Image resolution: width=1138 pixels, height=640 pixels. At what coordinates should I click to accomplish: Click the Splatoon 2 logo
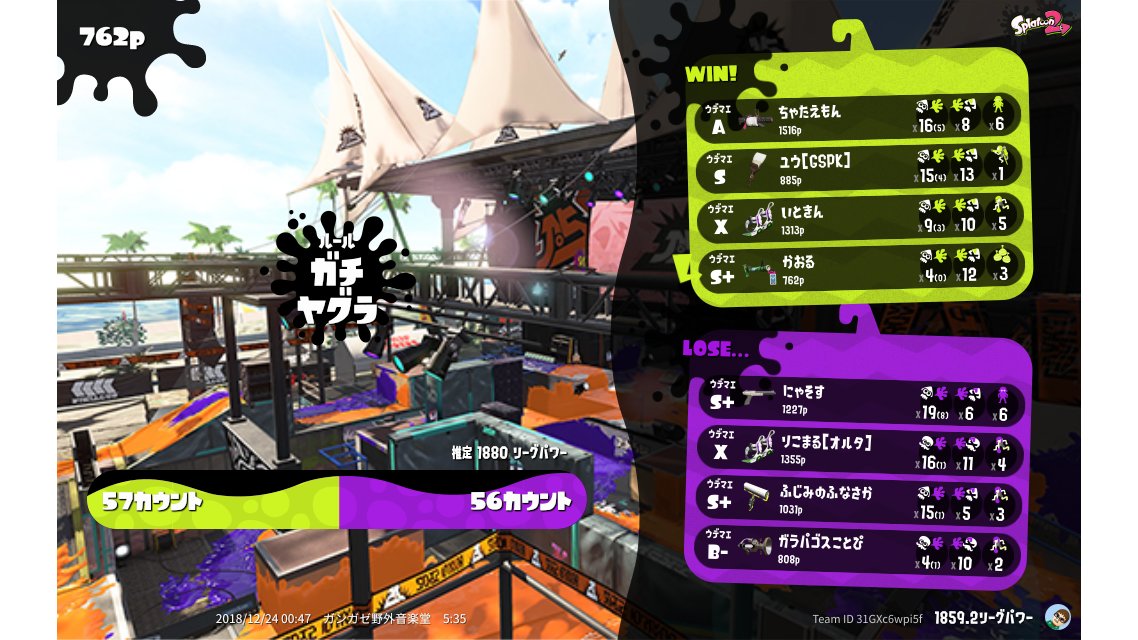click(1041, 23)
